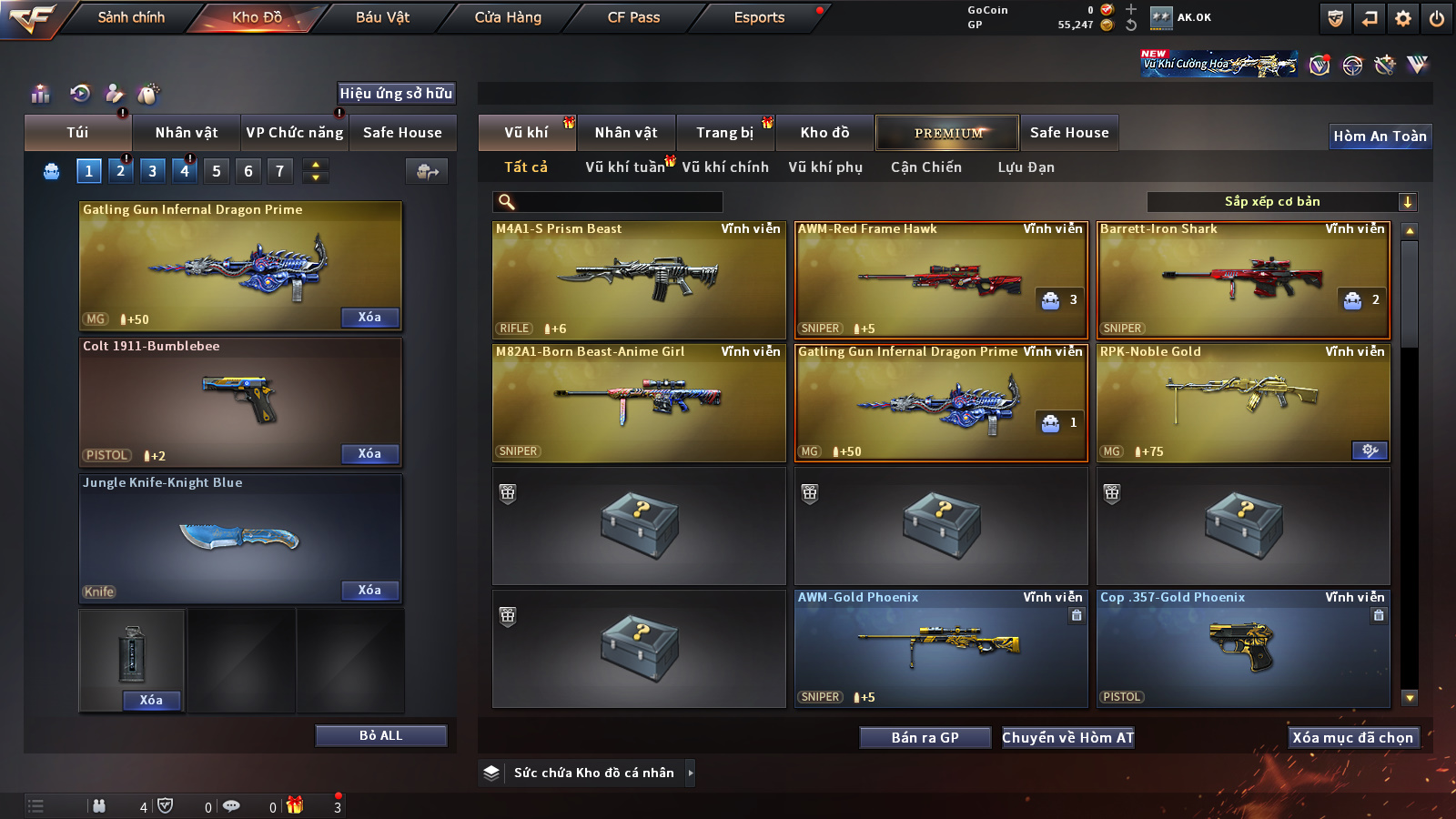Sell selected item with Bán ra GP
The width and height of the screenshot is (1456, 819).
[x=925, y=738]
